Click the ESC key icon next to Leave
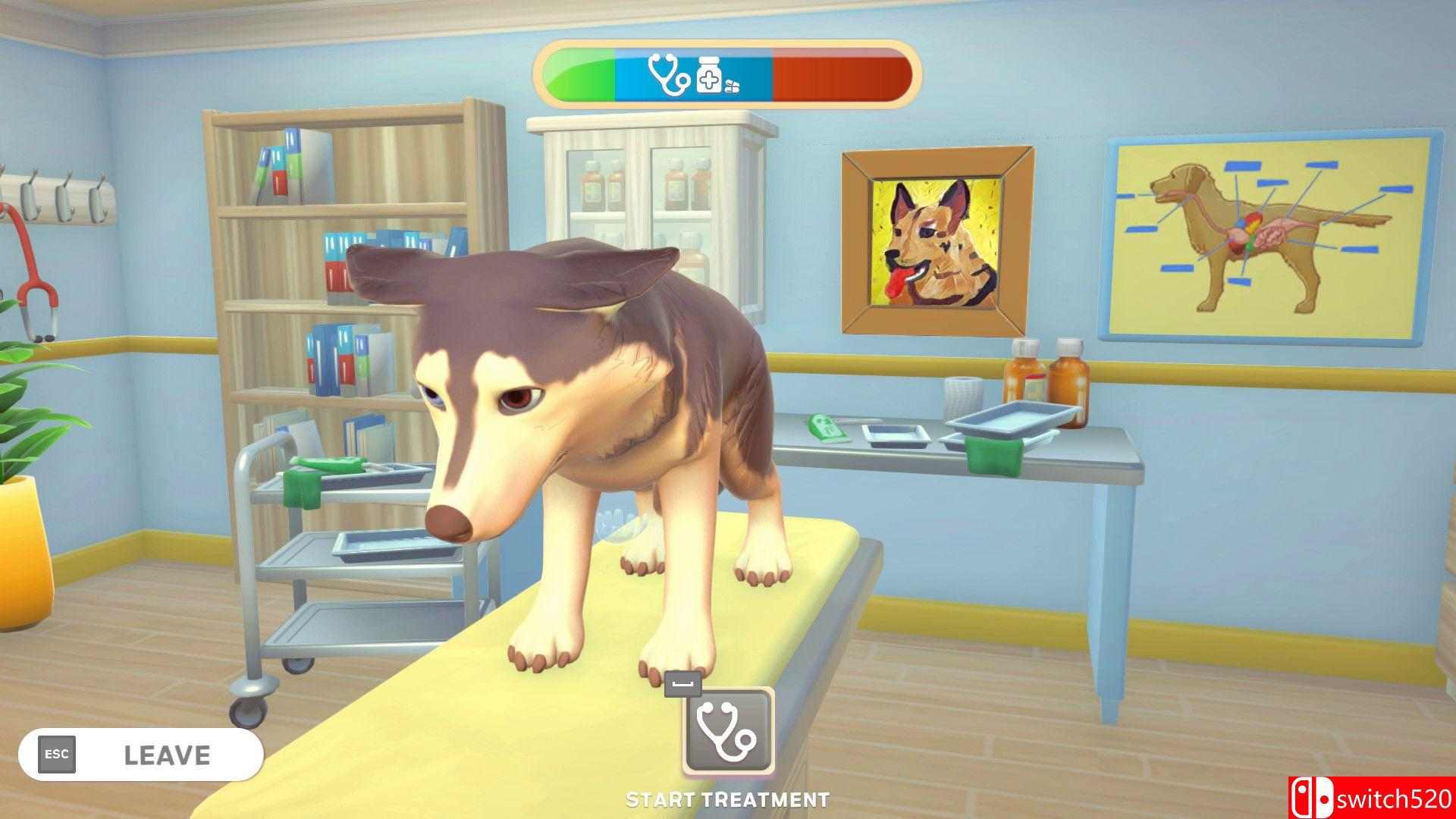1456x819 pixels. pyautogui.click(x=58, y=753)
